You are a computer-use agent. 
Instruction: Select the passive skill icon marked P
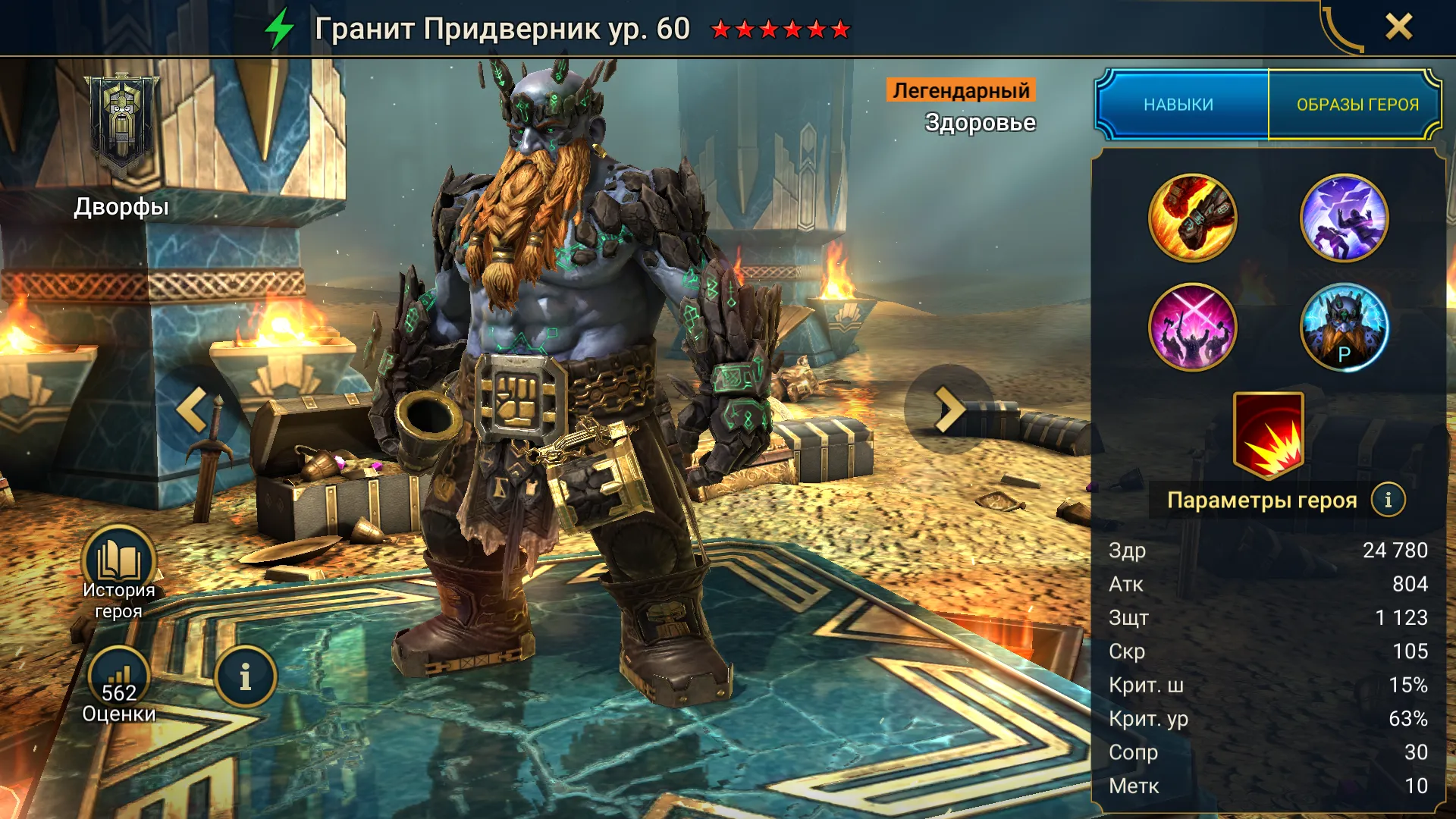(x=1344, y=328)
